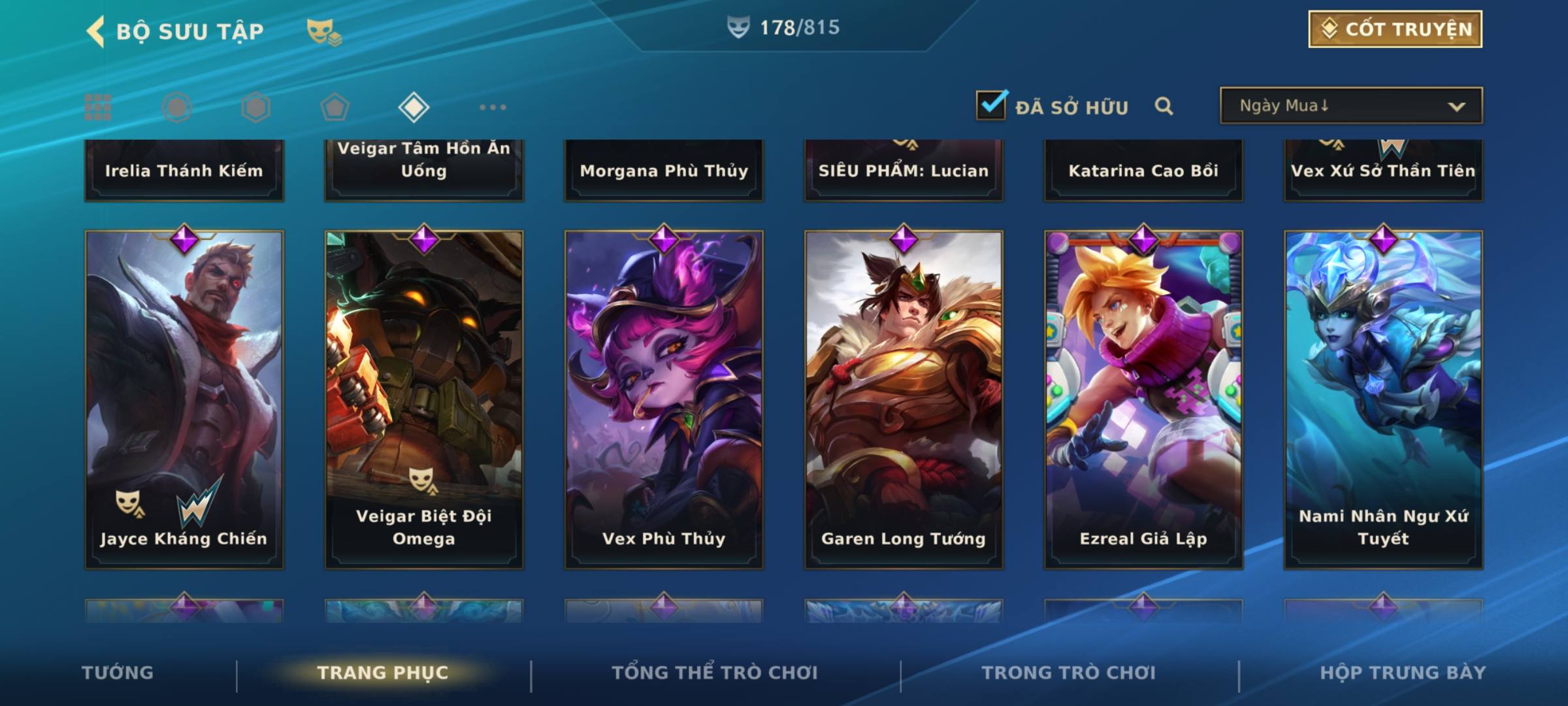Screen dimensions: 1568x706
Task: Open the Trong Trò Chơi tab
Action: (x=1068, y=673)
